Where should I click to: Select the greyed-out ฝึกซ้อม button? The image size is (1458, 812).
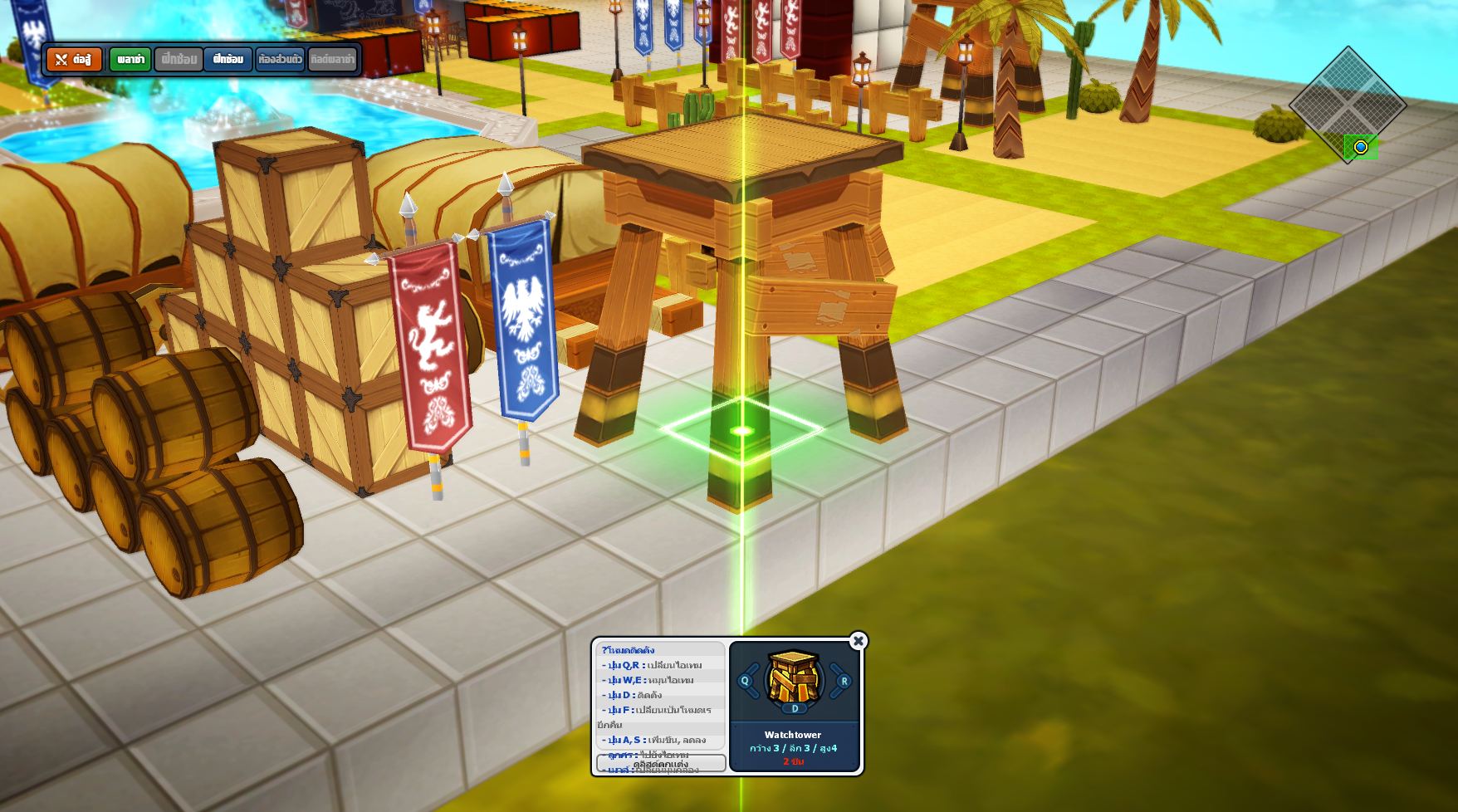tap(179, 60)
